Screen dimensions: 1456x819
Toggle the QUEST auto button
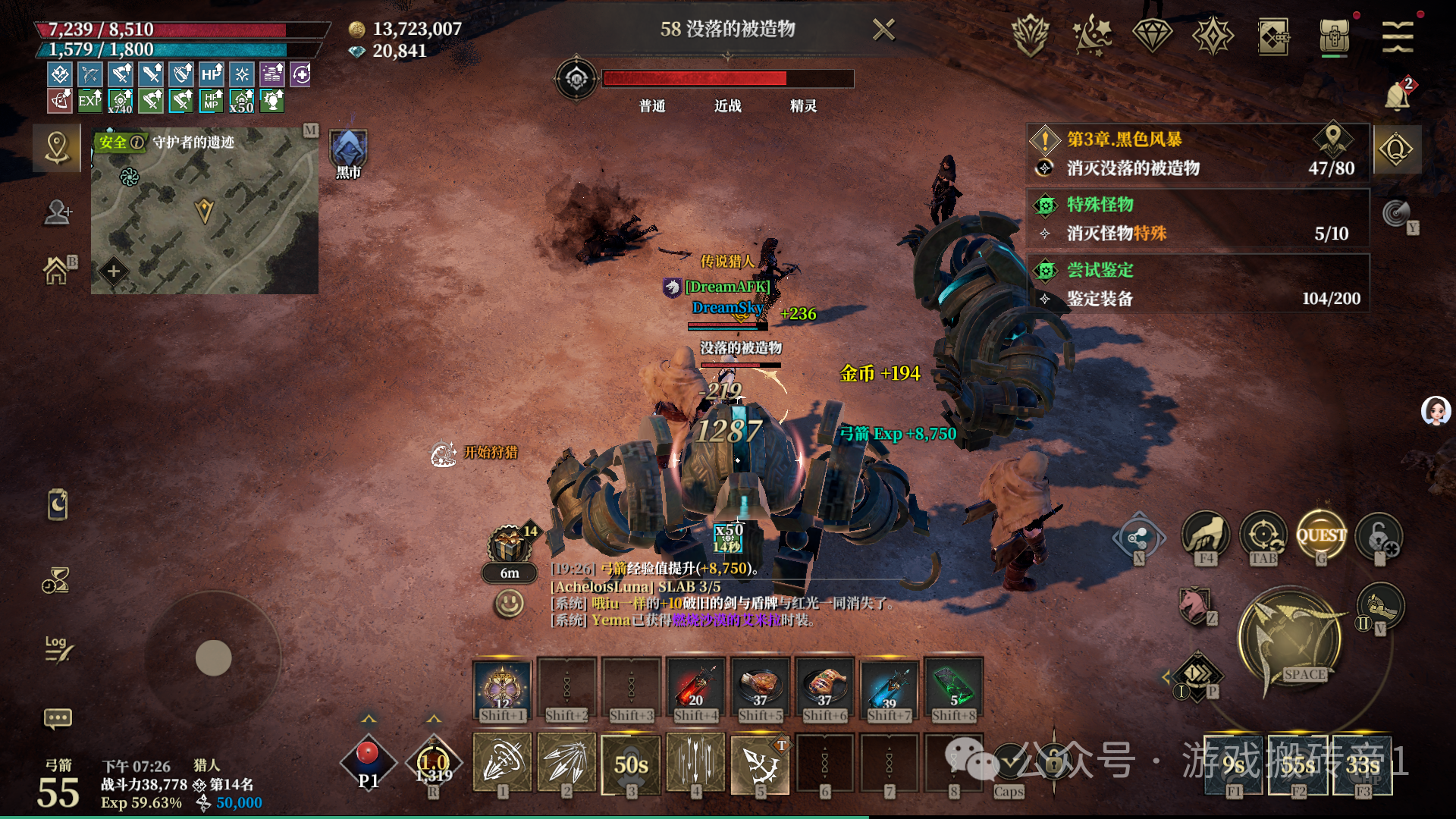point(1321,536)
